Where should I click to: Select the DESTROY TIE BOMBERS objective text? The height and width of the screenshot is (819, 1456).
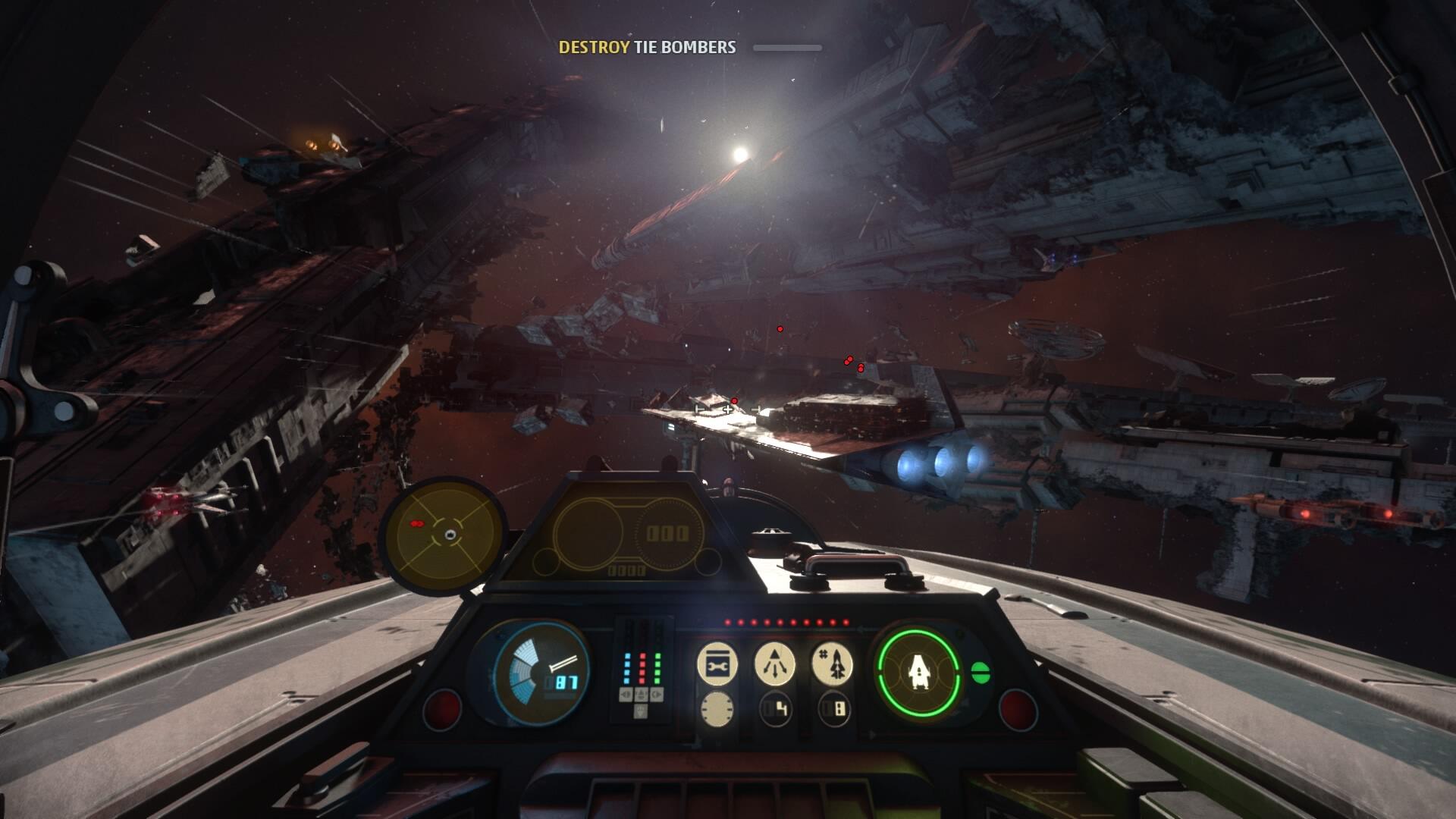646,47
